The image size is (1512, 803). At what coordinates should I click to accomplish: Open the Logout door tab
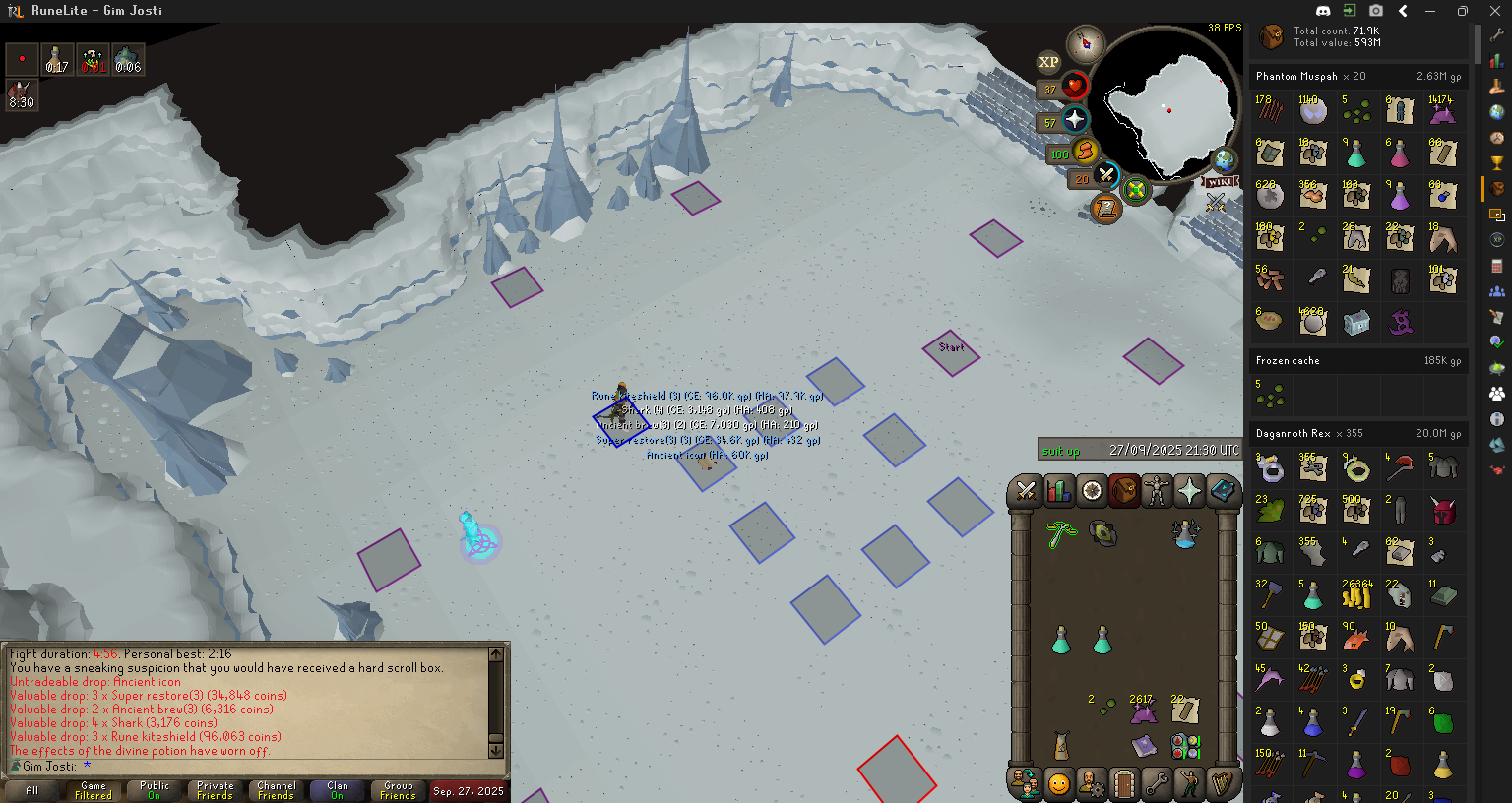tap(1123, 784)
